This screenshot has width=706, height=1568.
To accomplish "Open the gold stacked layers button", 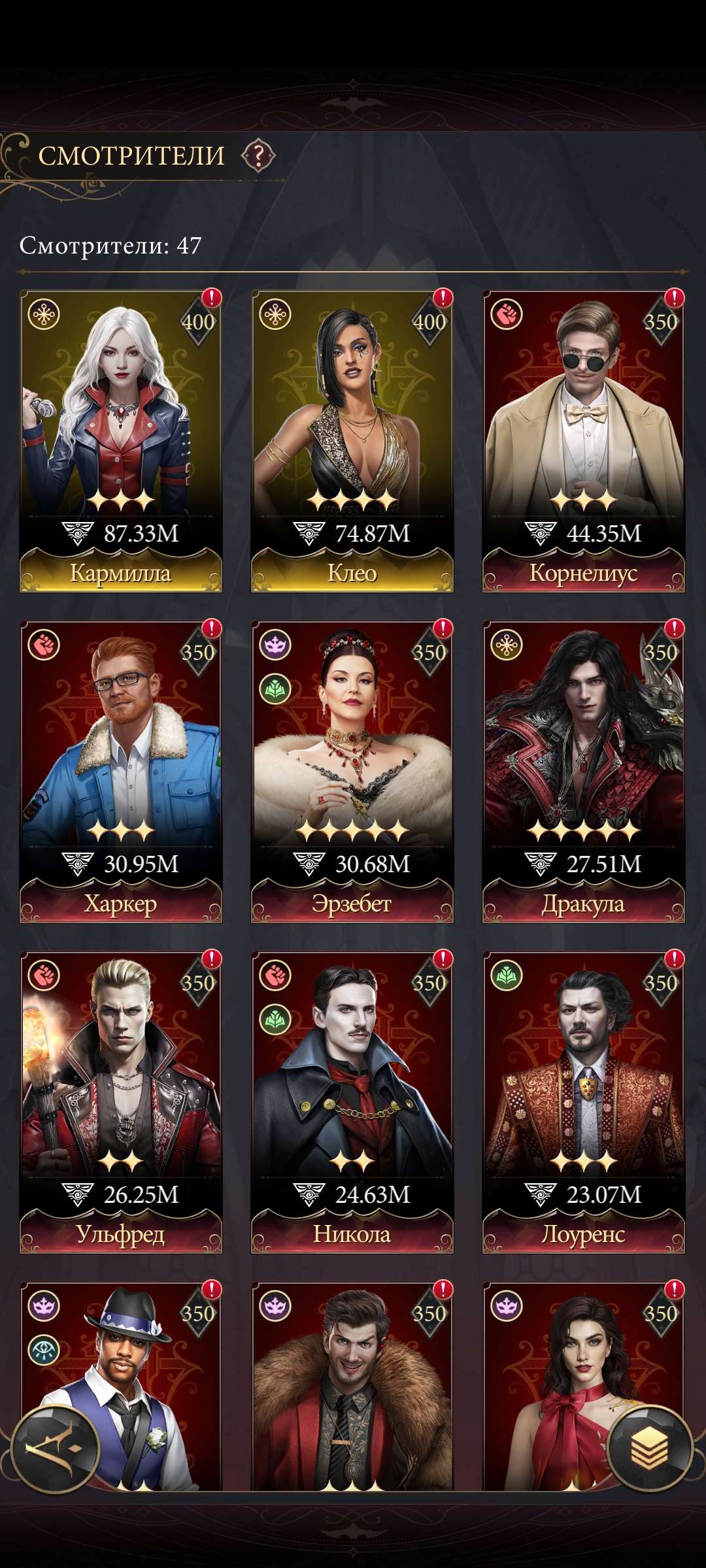I will coord(649,1446).
